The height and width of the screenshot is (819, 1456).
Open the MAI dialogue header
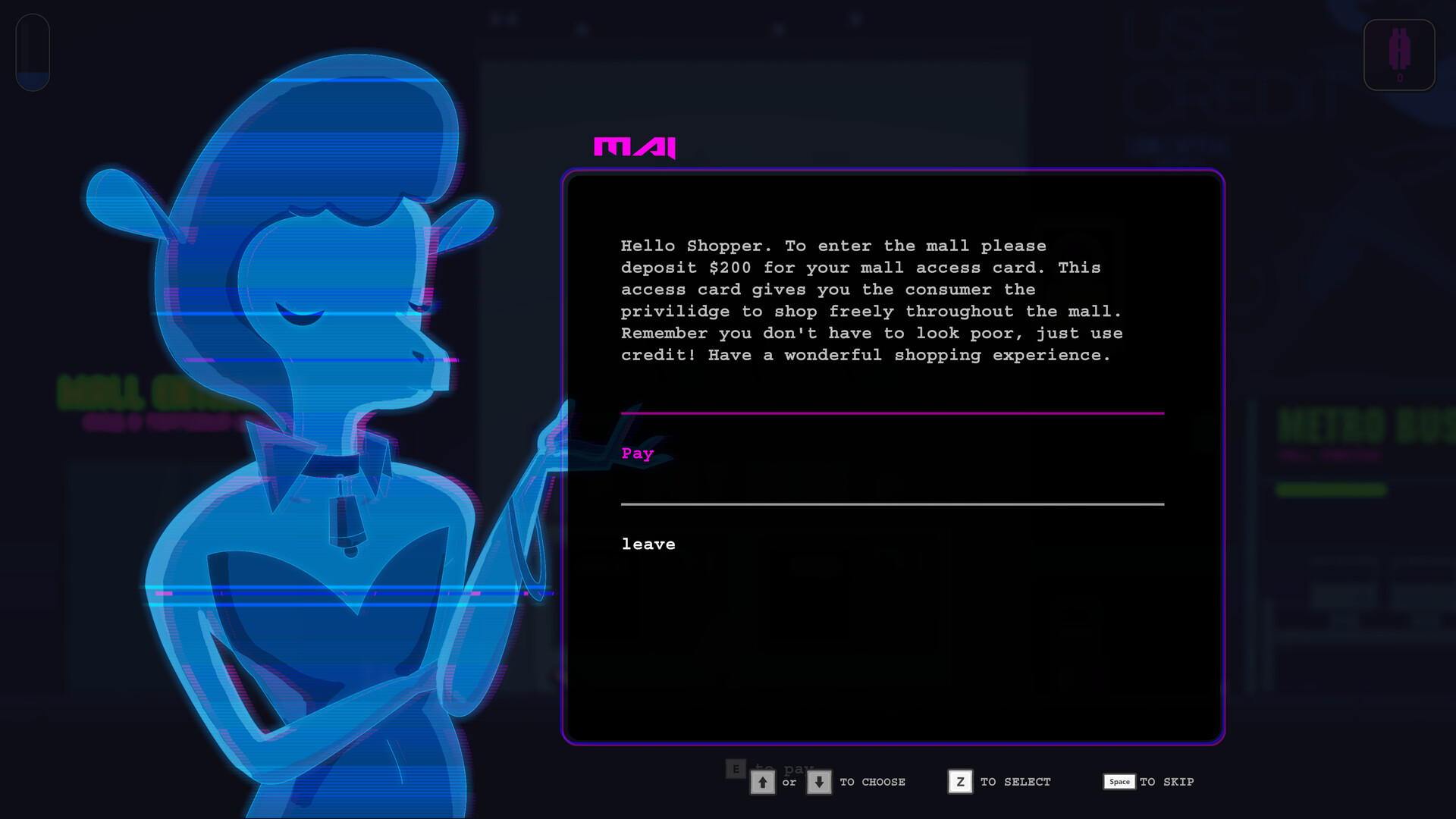coord(635,148)
